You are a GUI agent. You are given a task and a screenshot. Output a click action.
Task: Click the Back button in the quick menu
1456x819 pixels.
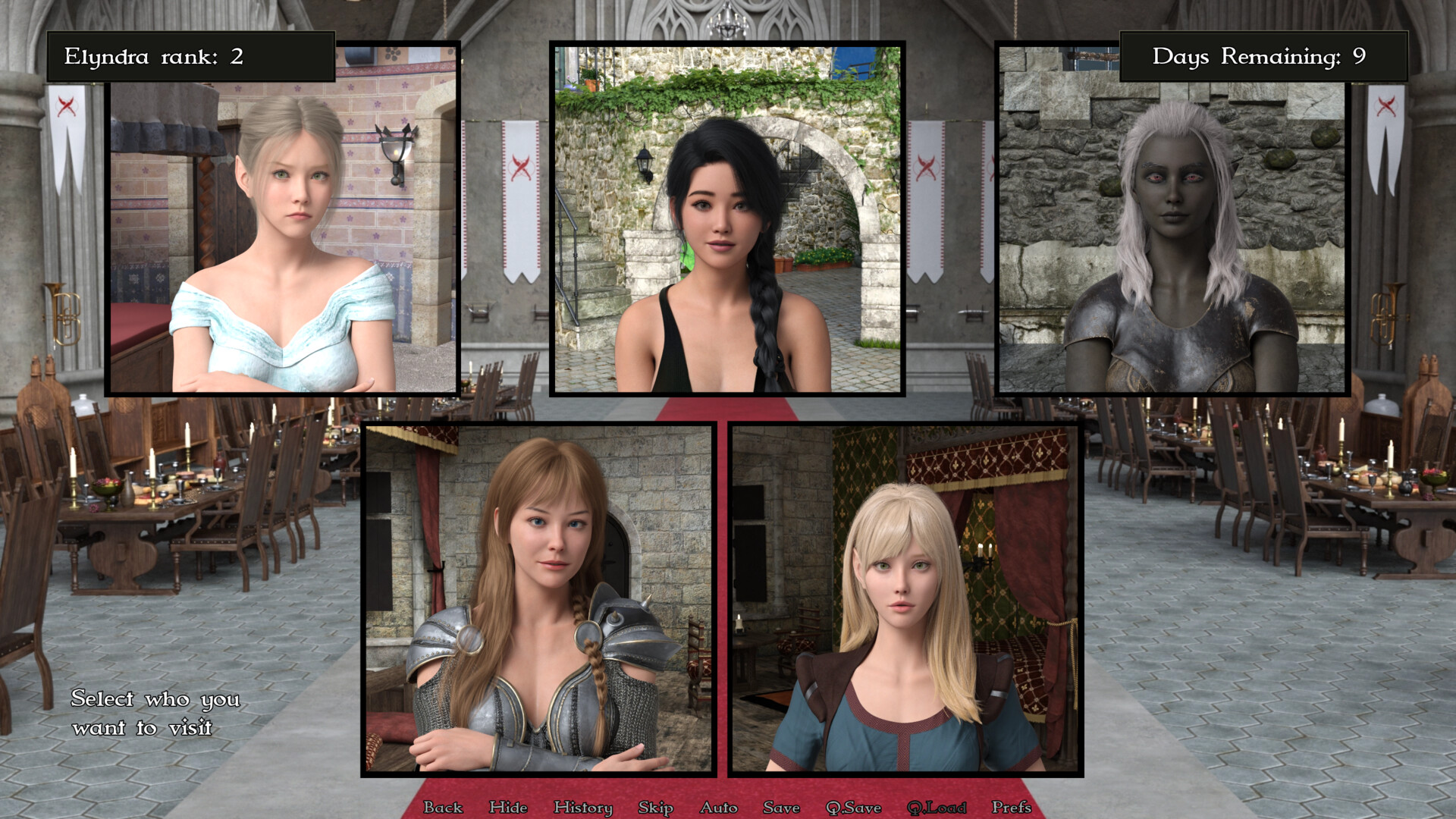[x=444, y=808]
